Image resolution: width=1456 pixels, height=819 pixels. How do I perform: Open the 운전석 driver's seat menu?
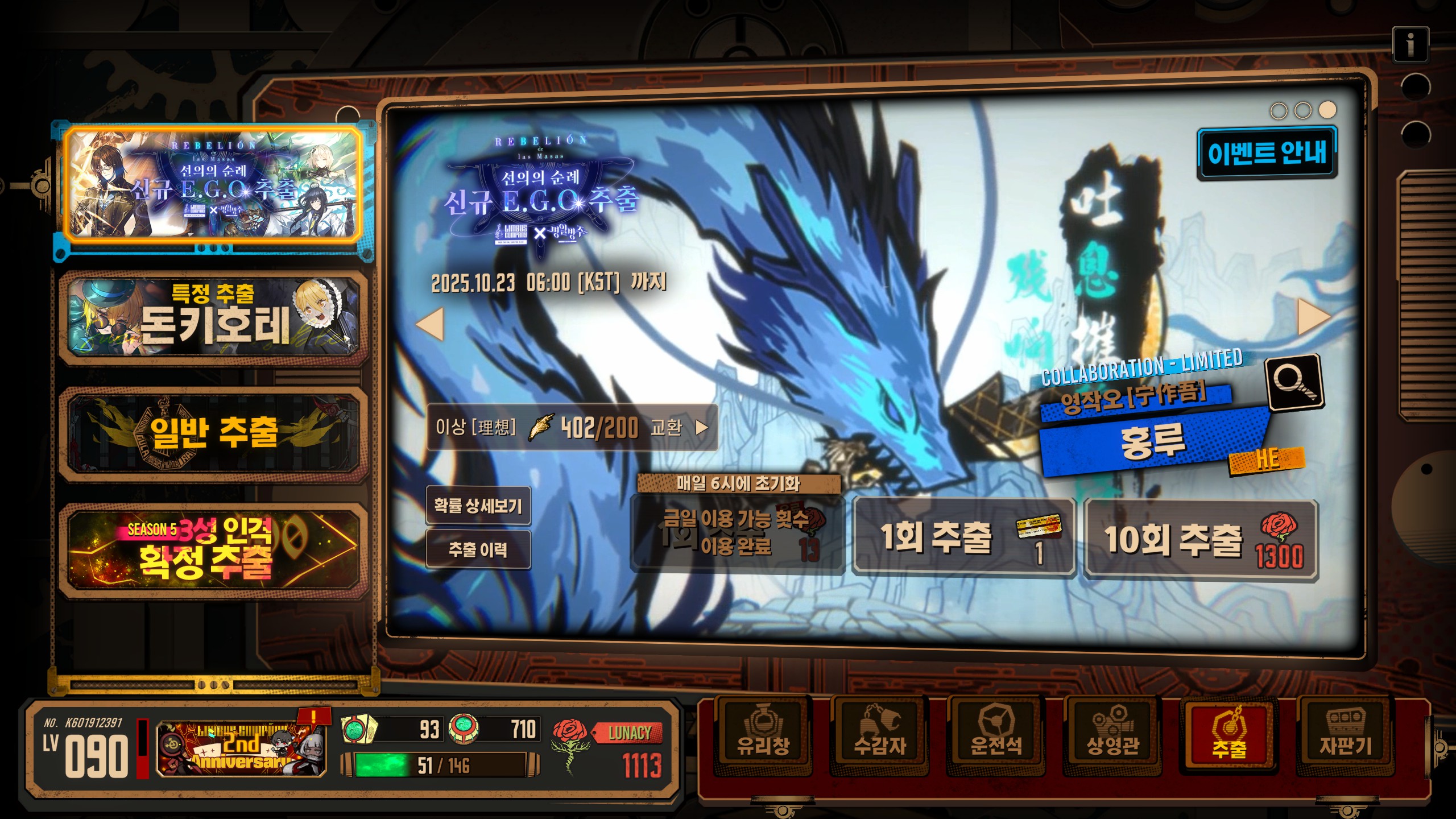996,735
